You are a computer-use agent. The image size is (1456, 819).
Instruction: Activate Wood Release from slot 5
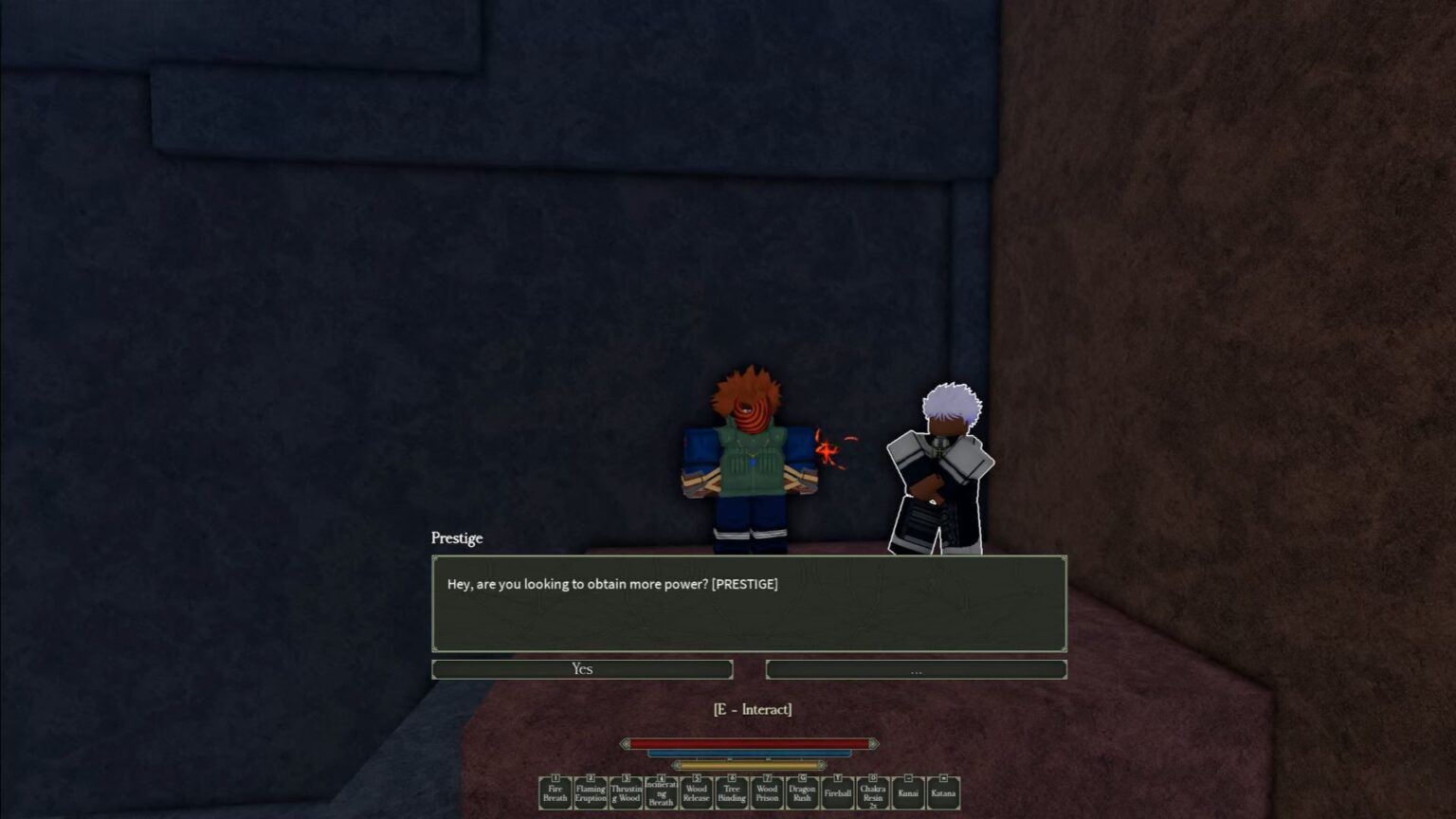point(696,793)
